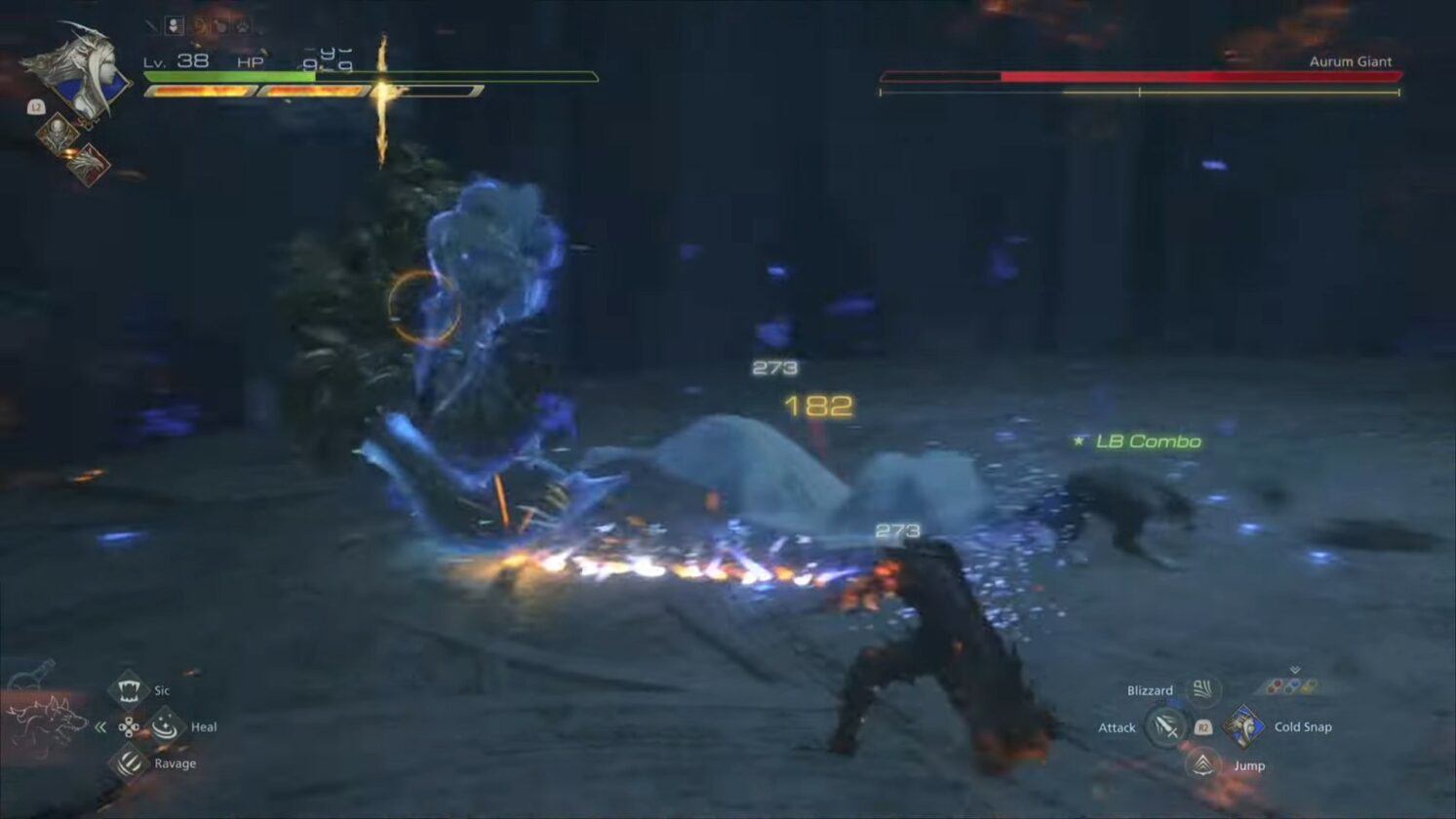Viewport: 1456px width, 819px height.
Task: Open the d-pad command selector icon
Action: (130, 726)
